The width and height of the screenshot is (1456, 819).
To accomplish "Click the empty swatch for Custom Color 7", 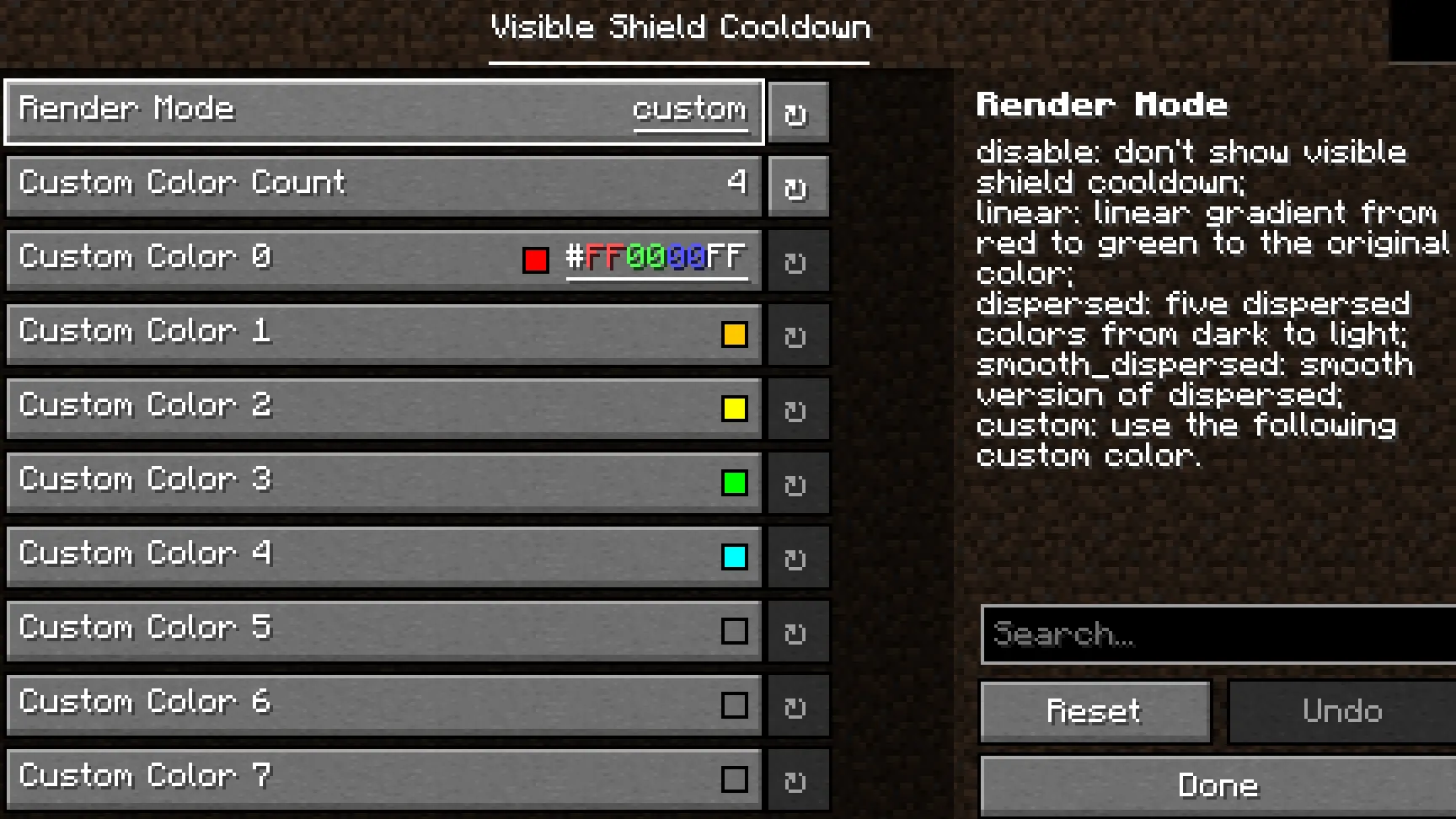I will point(735,779).
